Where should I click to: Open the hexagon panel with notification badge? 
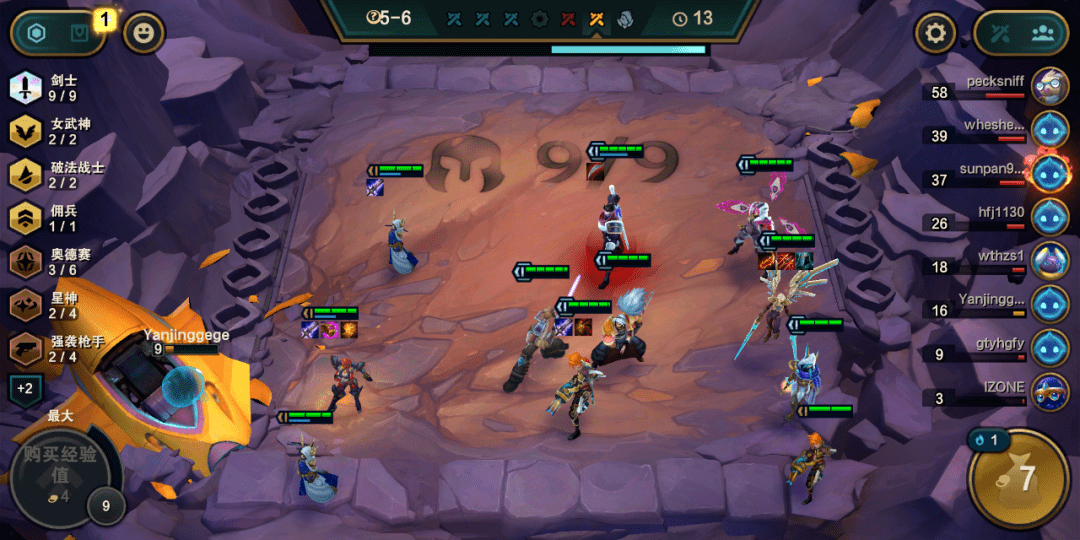37,34
